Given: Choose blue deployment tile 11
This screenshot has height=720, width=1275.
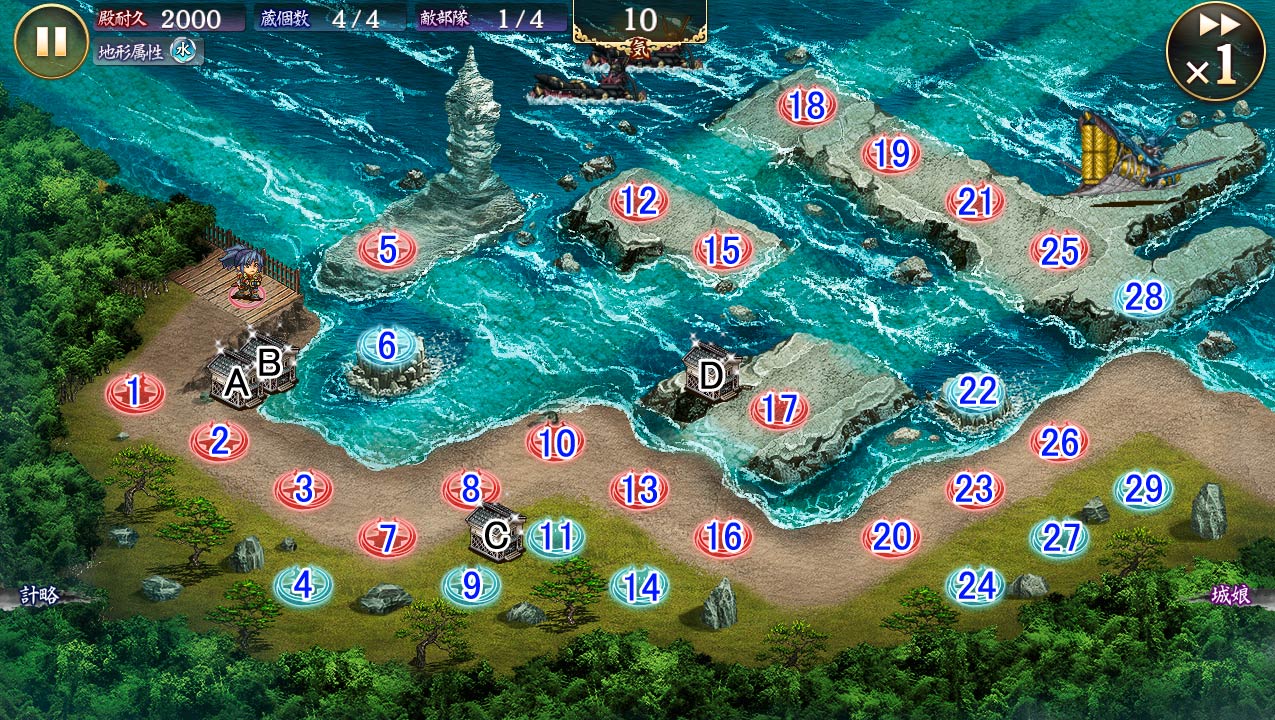Looking at the screenshot, I should pos(555,538).
